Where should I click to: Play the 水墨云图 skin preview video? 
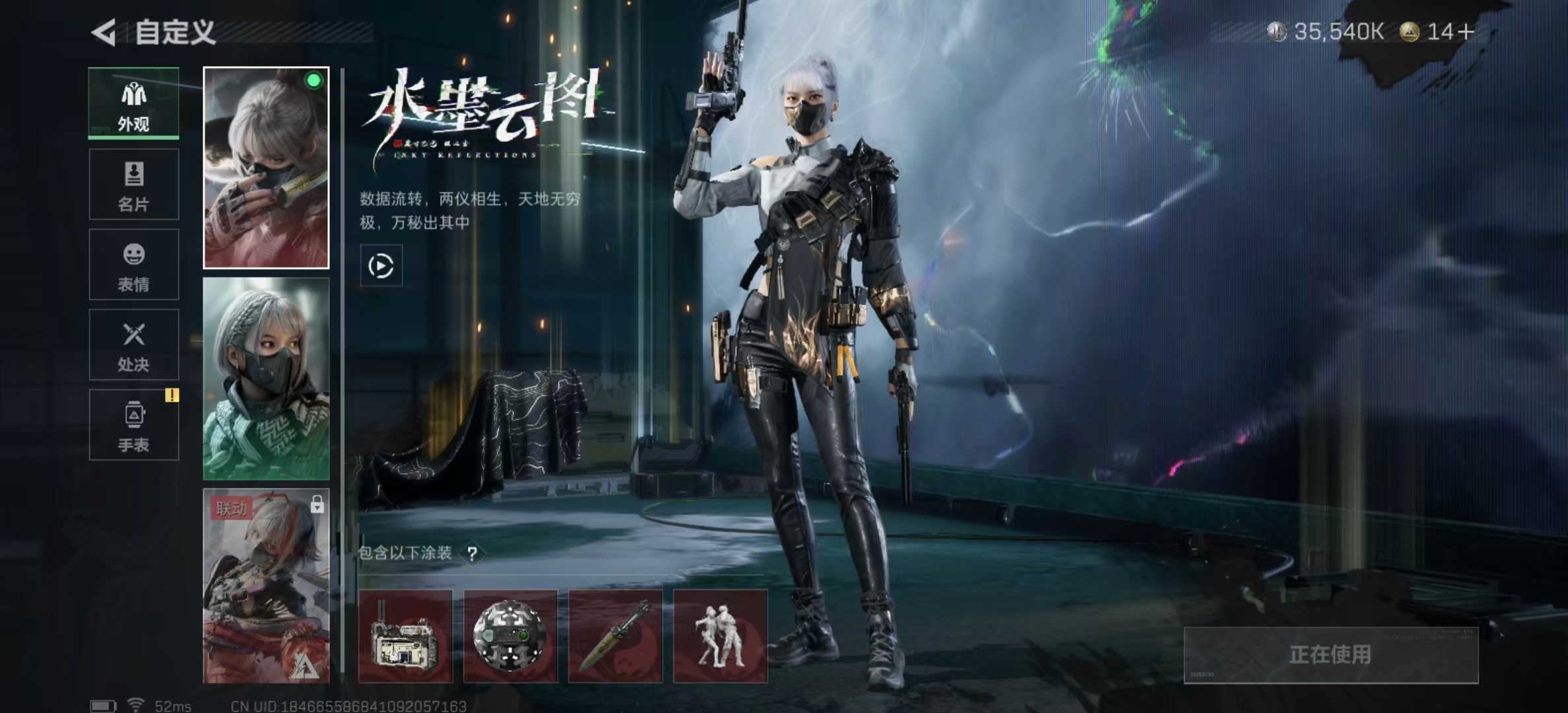pos(381,266)
